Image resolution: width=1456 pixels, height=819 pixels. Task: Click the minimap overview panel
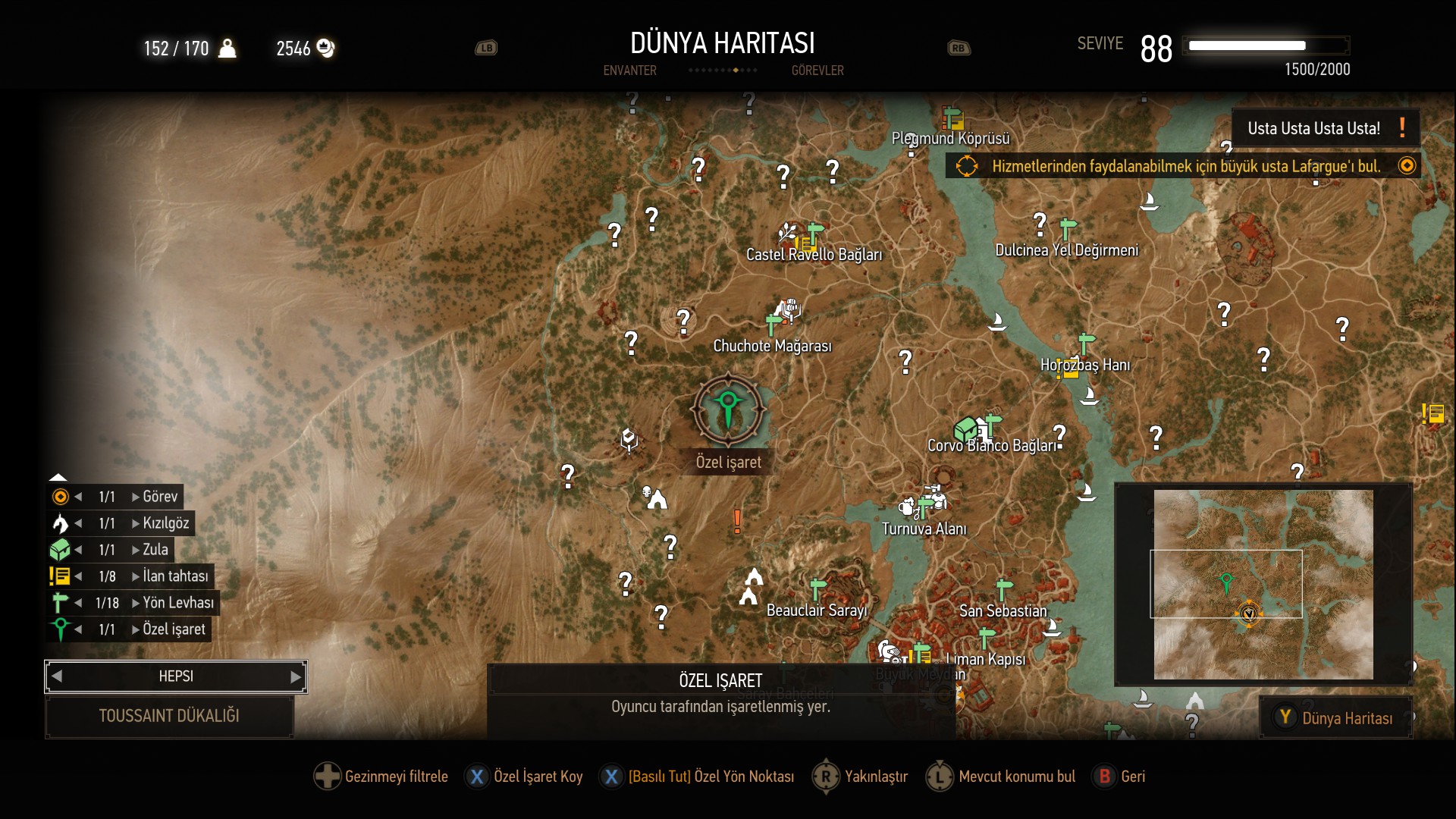[1263, 585]
